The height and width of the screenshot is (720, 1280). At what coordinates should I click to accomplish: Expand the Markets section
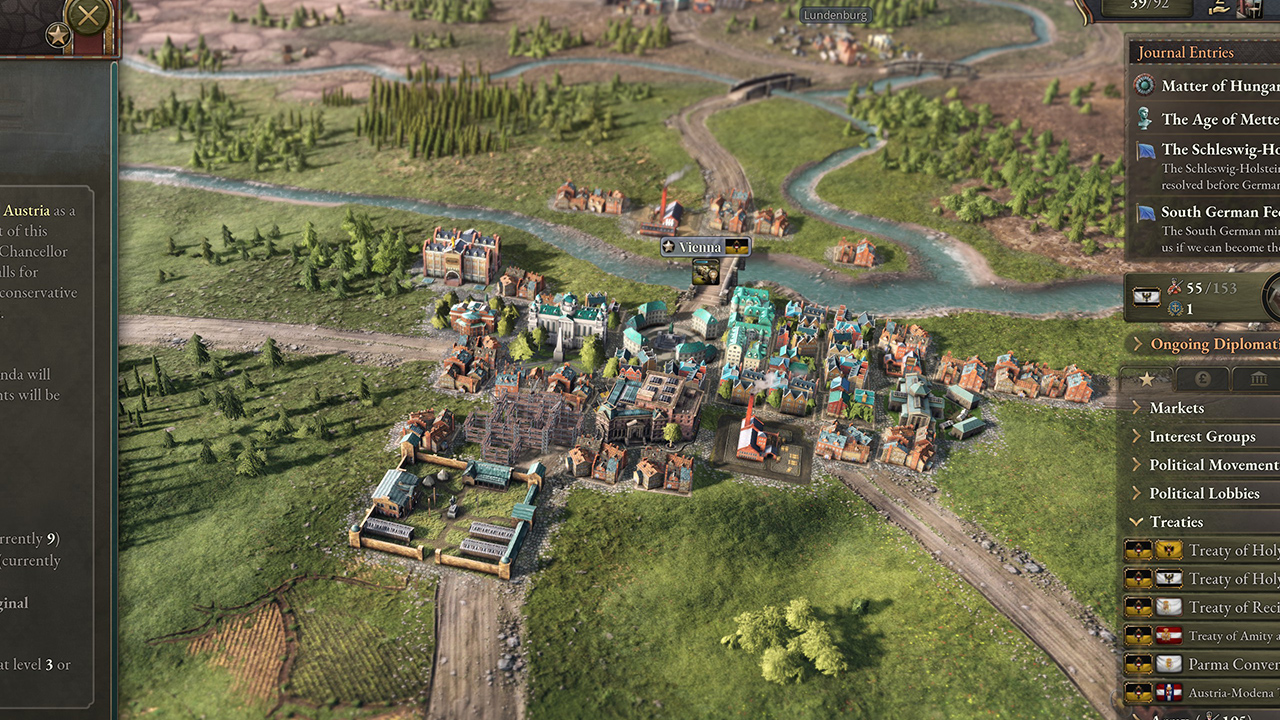point(1177,408)
